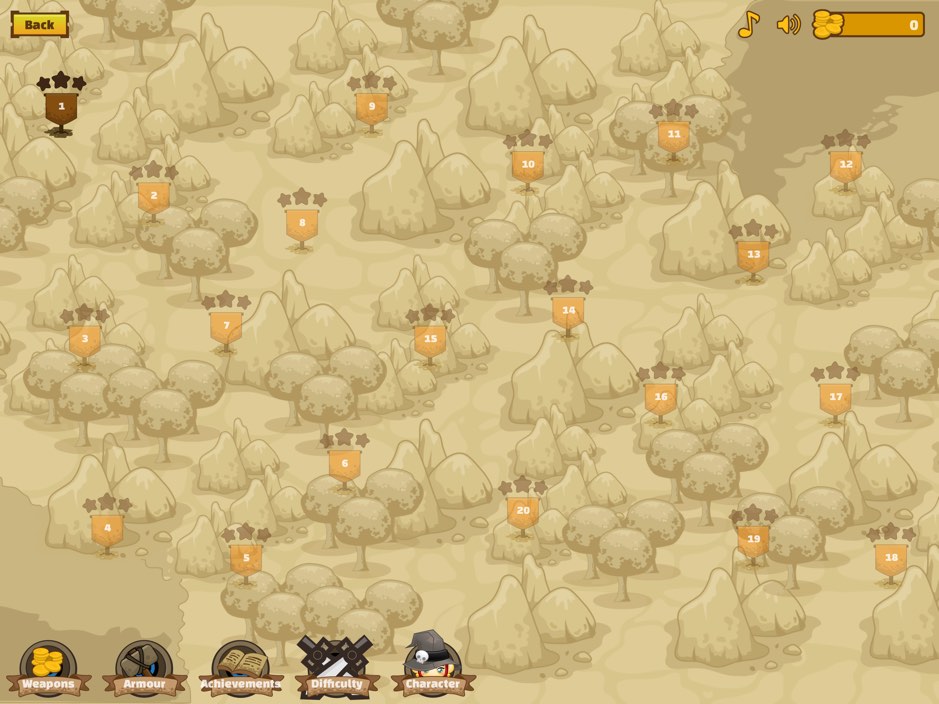The image size is (939, 704).
Task: Select level 1 shield marker
Action: click(x=61, y=107)
